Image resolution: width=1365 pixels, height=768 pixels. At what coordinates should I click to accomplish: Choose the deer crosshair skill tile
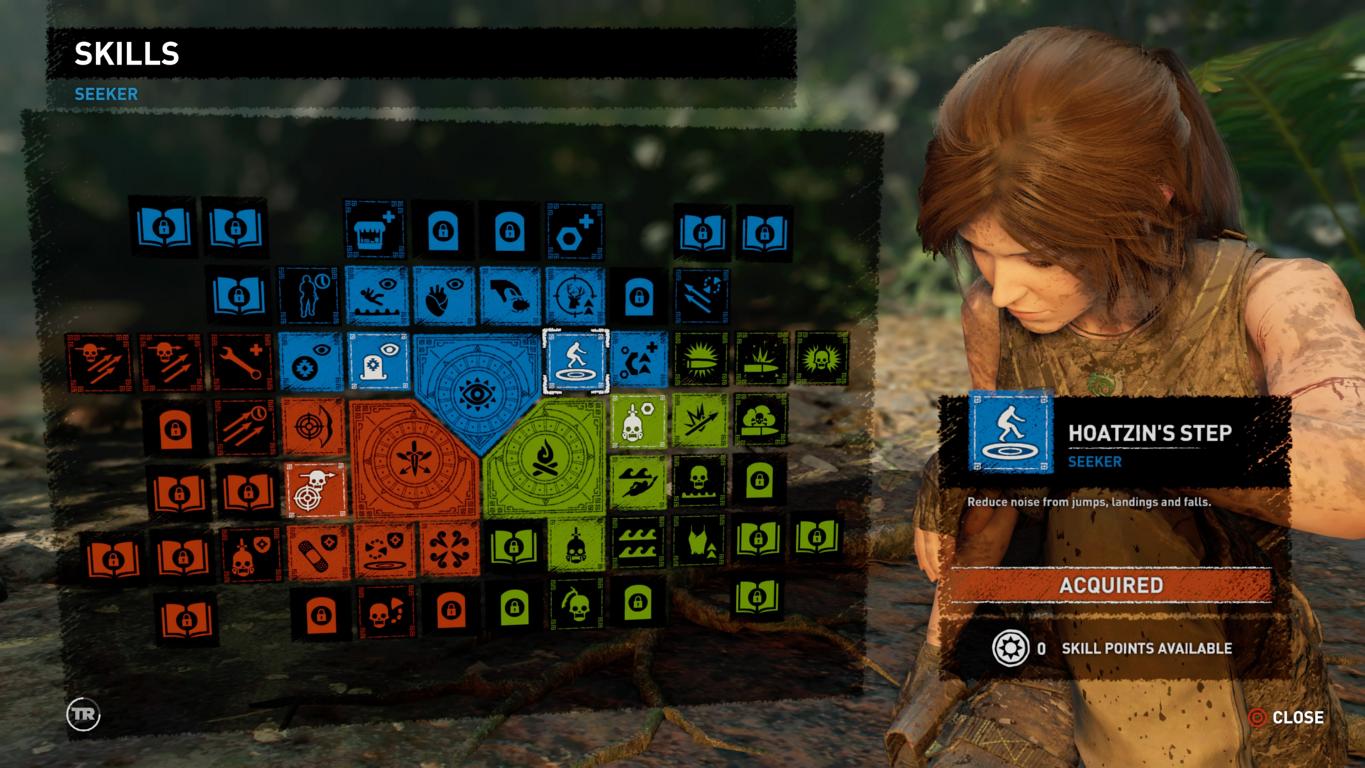[575, 296]
